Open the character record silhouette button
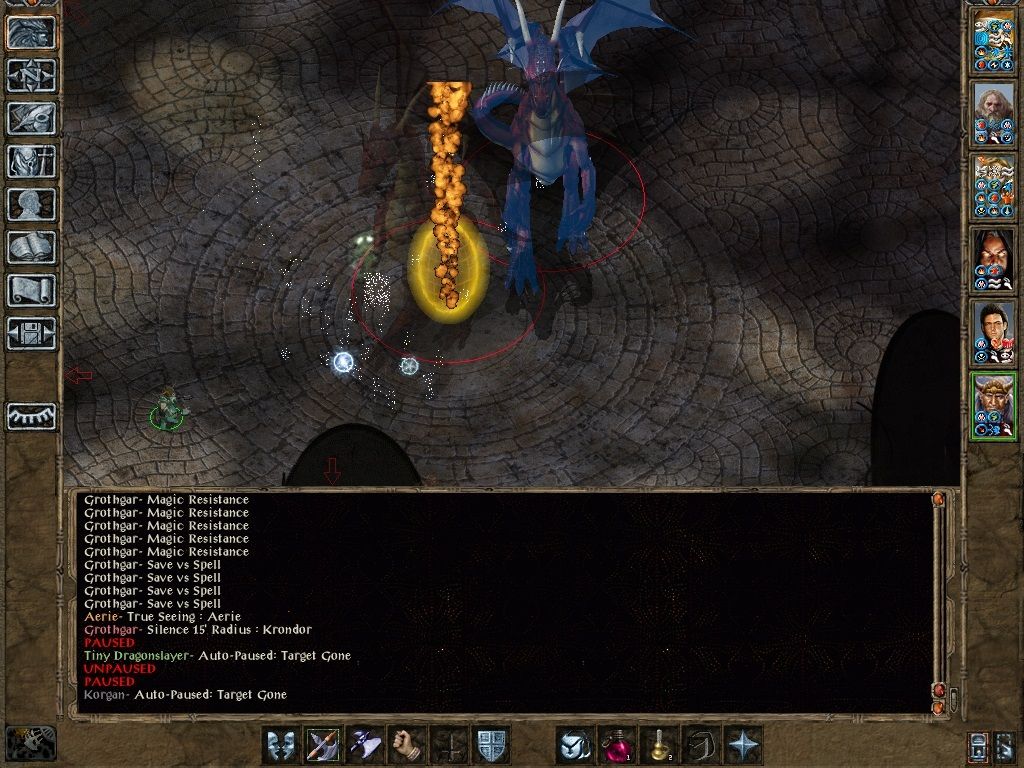The height and width of the screenshot is (768, 1024). pos(31,204)
